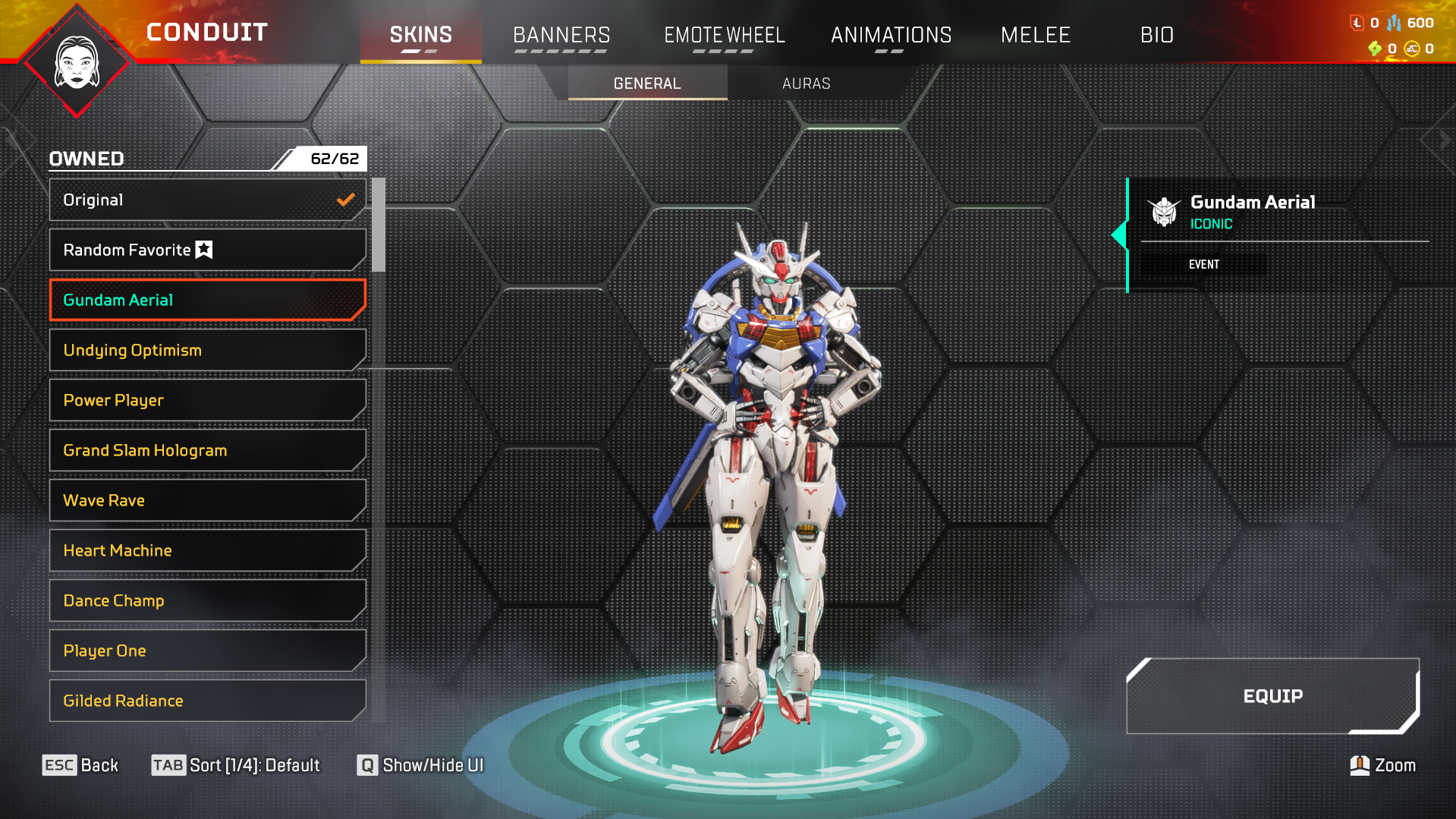The width and height of the screenshot is (1456, 819).
Task: Choose the Gilded Radiance skin
Action: click(206, 701)
